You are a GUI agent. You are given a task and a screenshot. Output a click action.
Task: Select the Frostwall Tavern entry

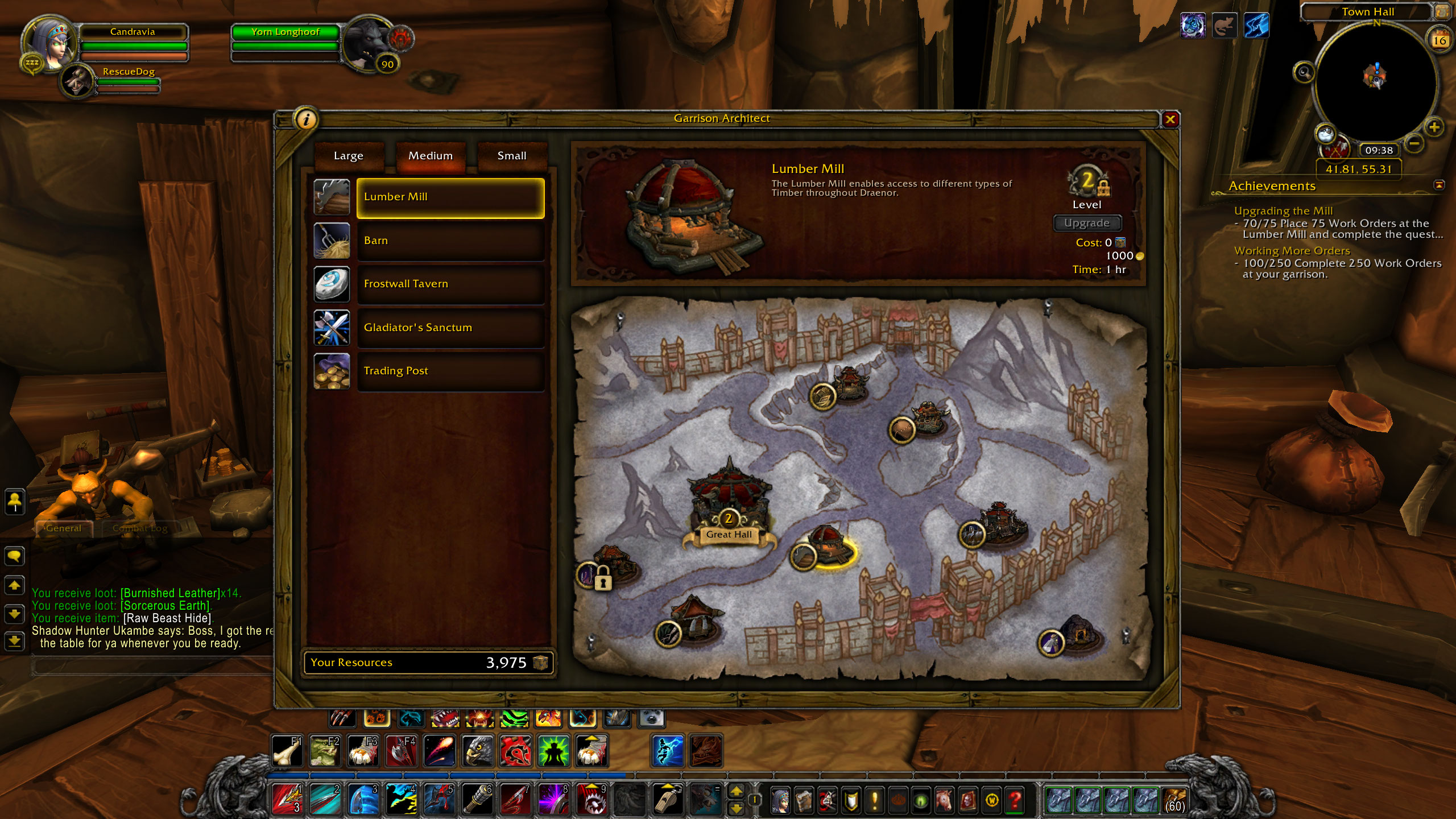pyautogui.click(x=450, y=284)
